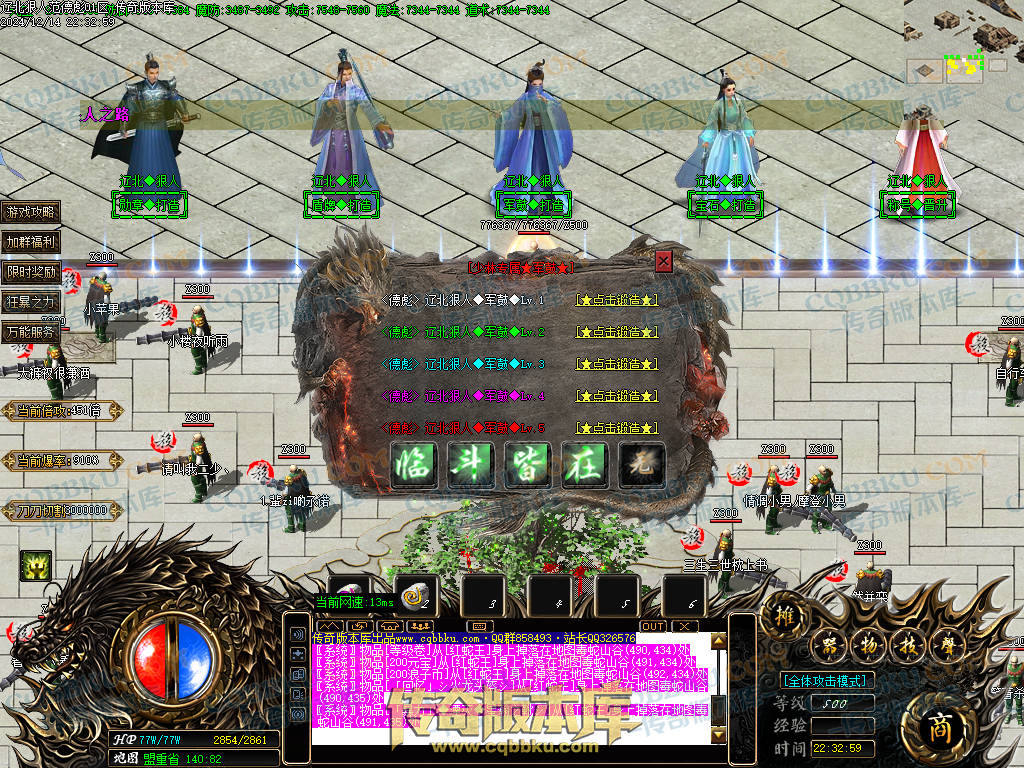
Task: Close the 少林专属 军鼓 forging dialog
Action: coord(663,262)
